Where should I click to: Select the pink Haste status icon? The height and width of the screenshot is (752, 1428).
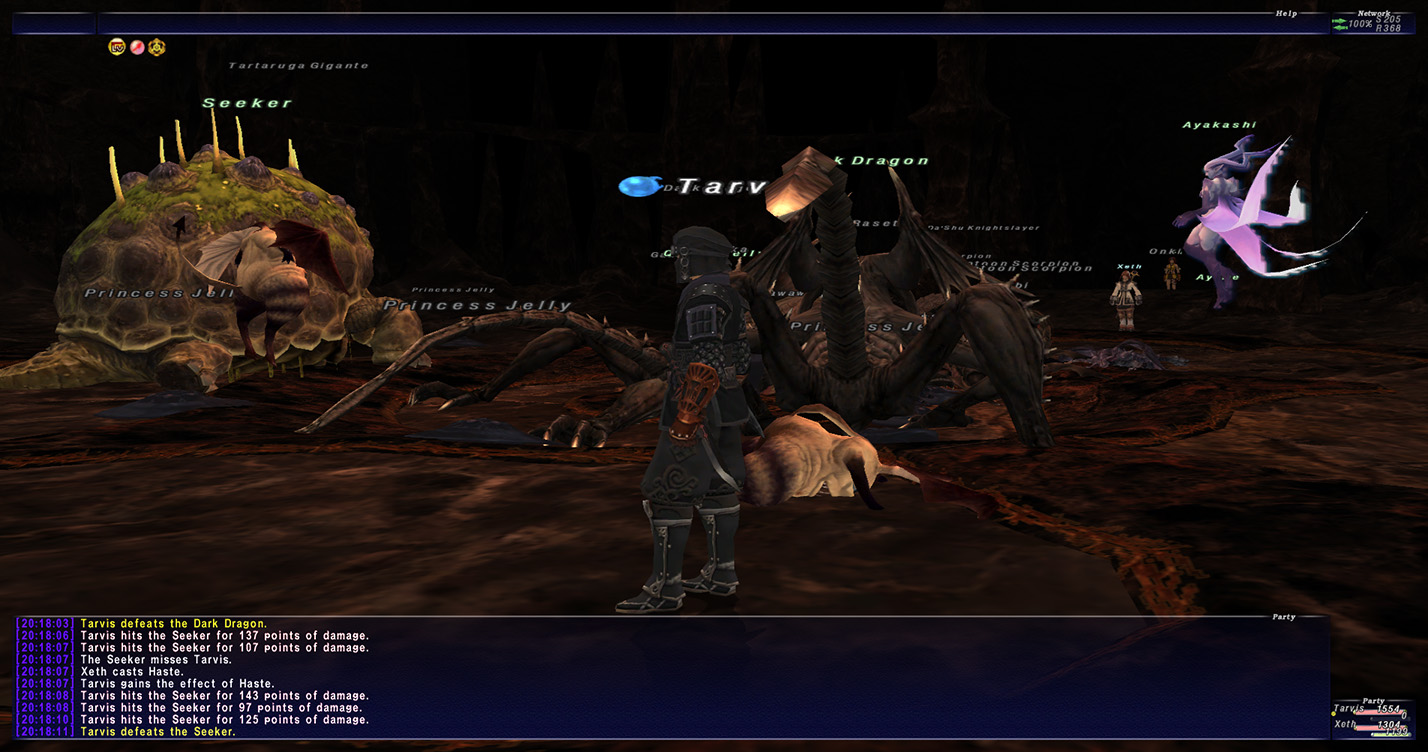pyautogui.click(x=137, y=47)
